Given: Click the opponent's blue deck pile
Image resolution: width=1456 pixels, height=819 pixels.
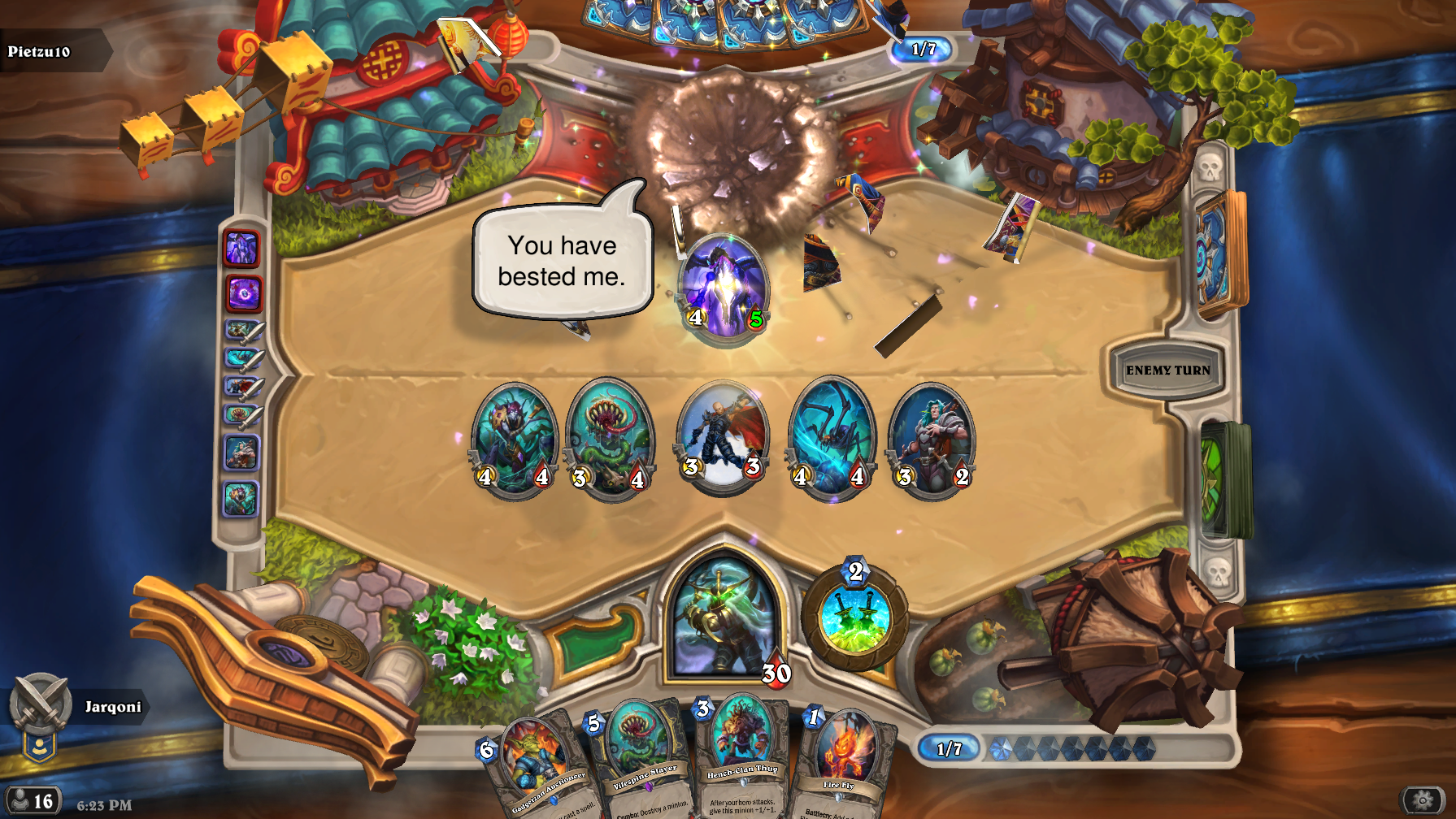Looking at the screenshot, I should [x=1219, y=253].
